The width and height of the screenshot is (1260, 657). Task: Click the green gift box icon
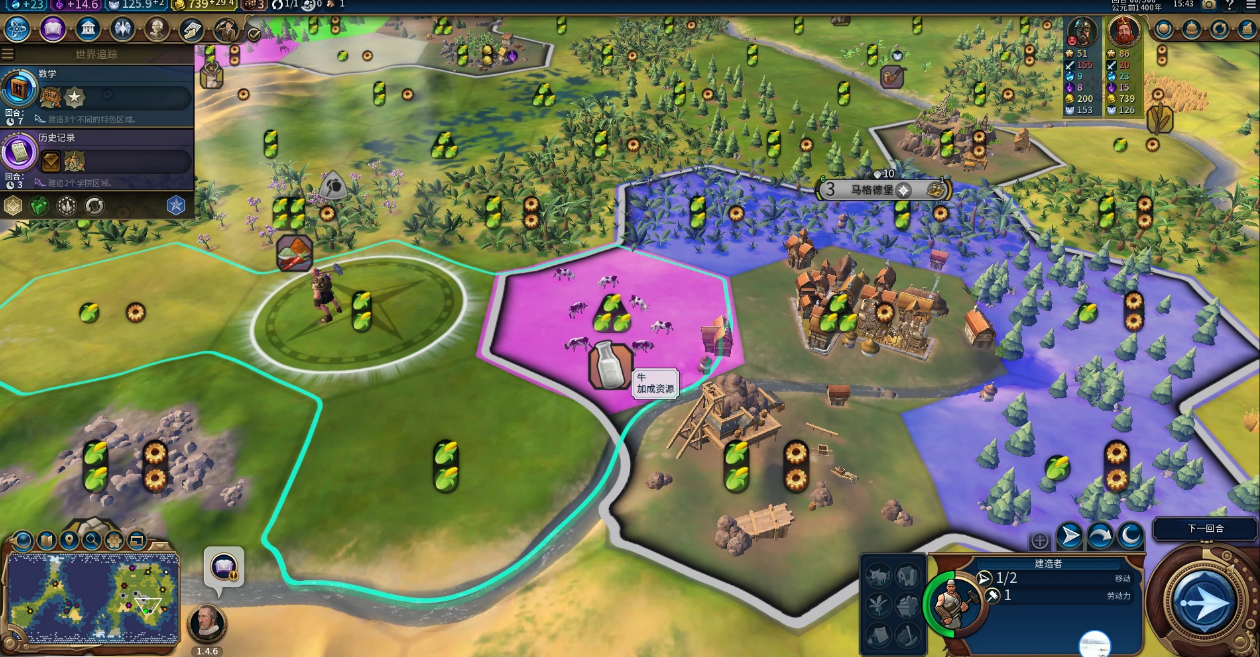click(39, 206)
